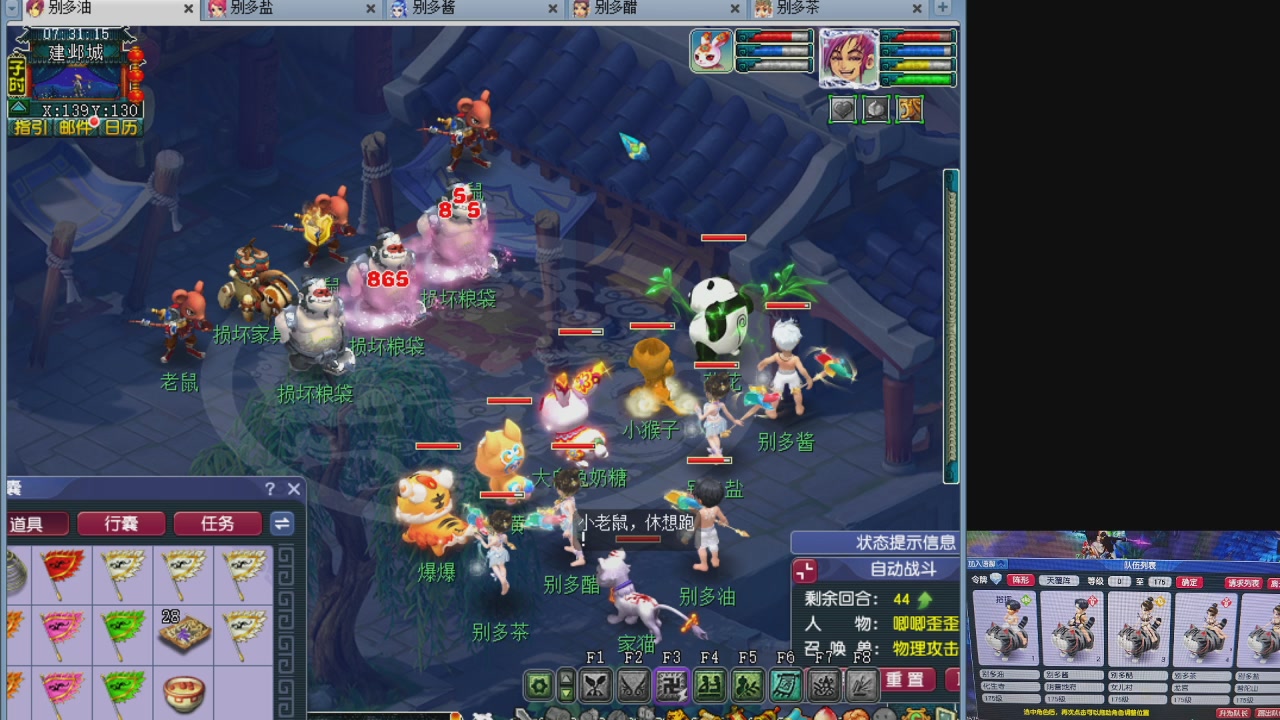Click the tiger icon below the player portrait
The image size is (1280, 720).
tap(910, 109)
